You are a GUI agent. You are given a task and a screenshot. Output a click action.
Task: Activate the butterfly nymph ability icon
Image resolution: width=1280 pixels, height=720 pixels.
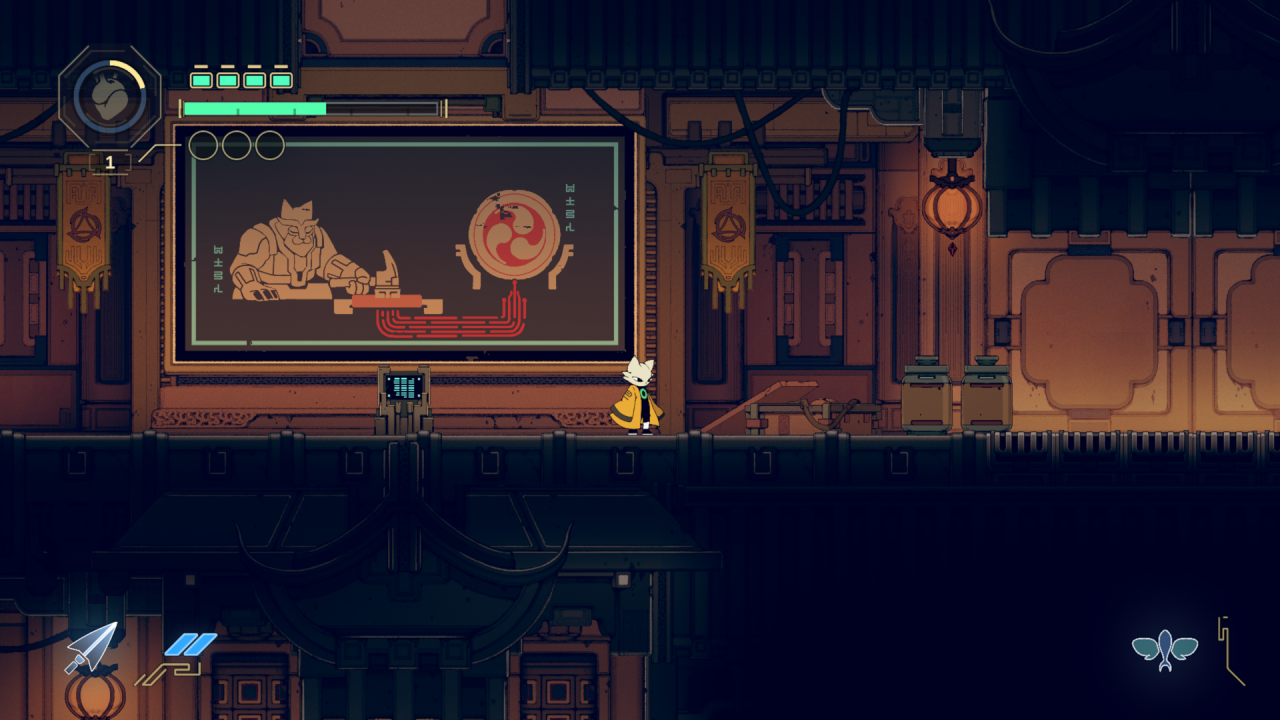click(x=1165, y=650)
